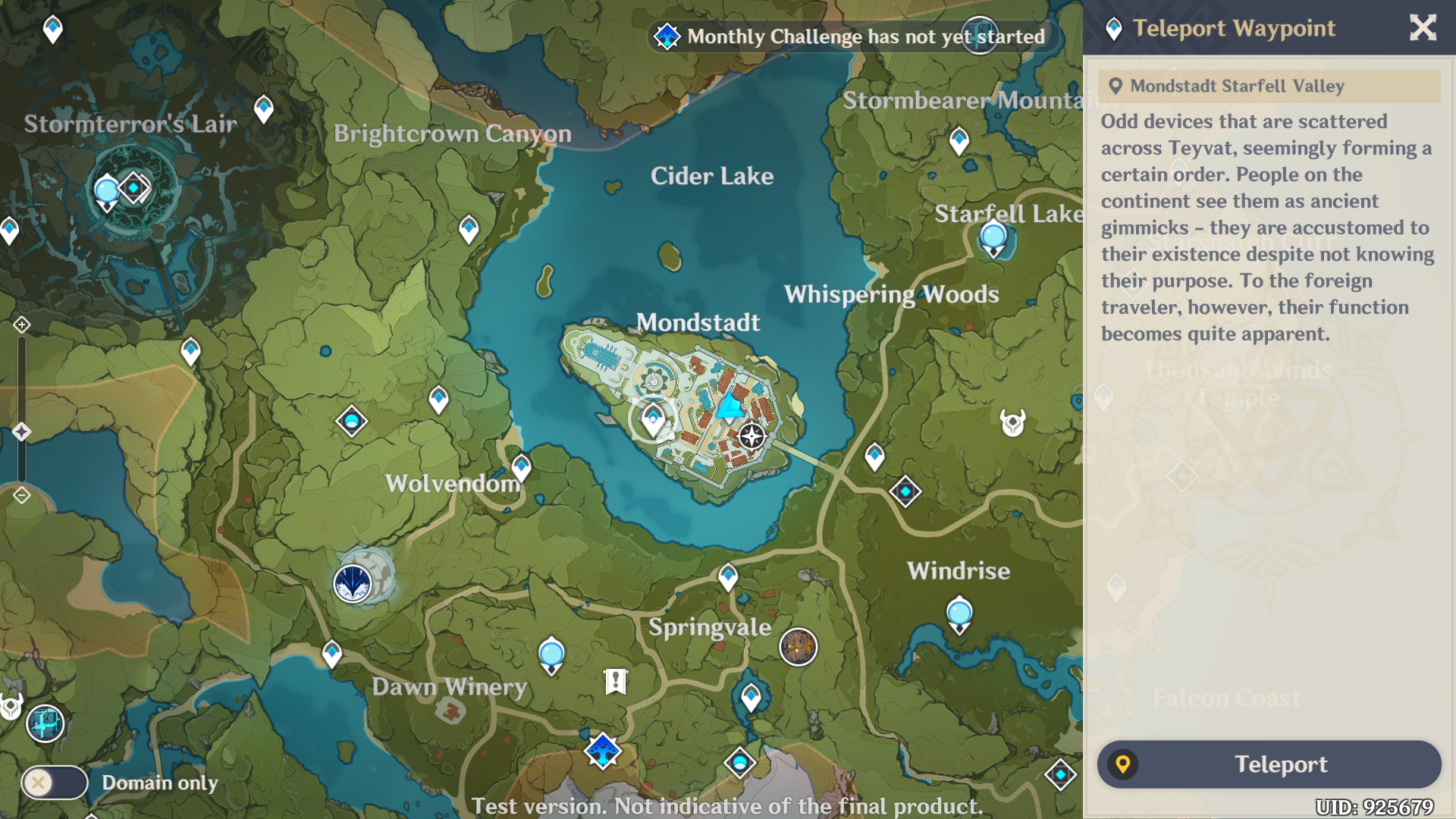Pick the selected waypoint inside Mondstadt city
The image size is (1456, 819).
coord(653,419)
